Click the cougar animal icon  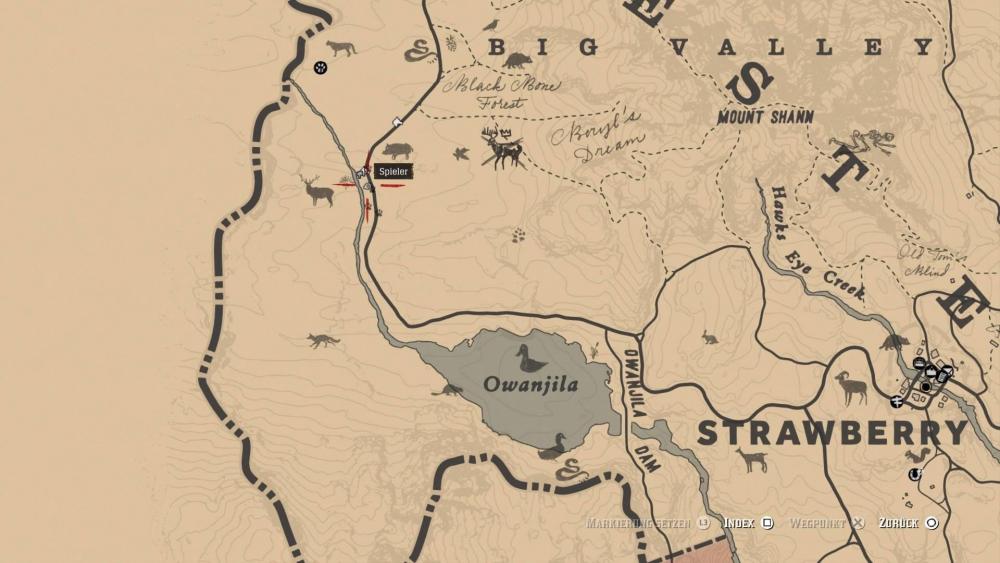(340, 48)
